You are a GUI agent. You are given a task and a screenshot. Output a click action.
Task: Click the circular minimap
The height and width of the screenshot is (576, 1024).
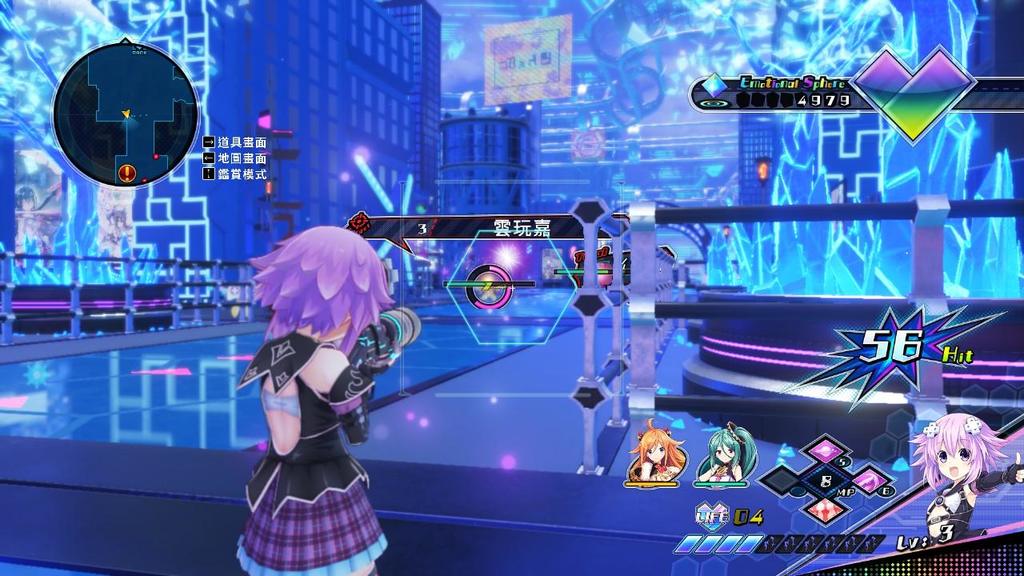point(125,115)
